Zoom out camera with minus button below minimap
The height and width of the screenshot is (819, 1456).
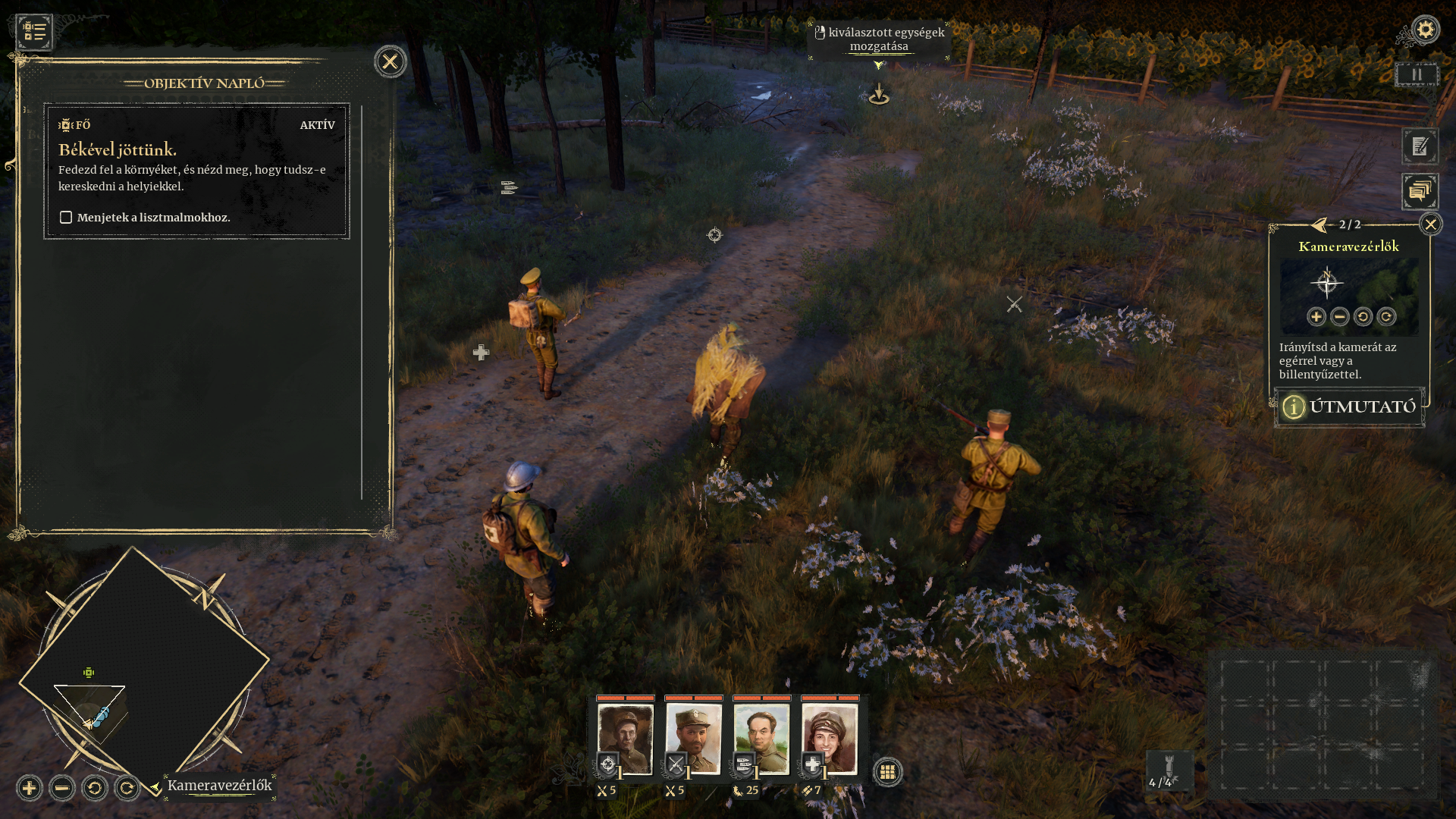(62, 788)
